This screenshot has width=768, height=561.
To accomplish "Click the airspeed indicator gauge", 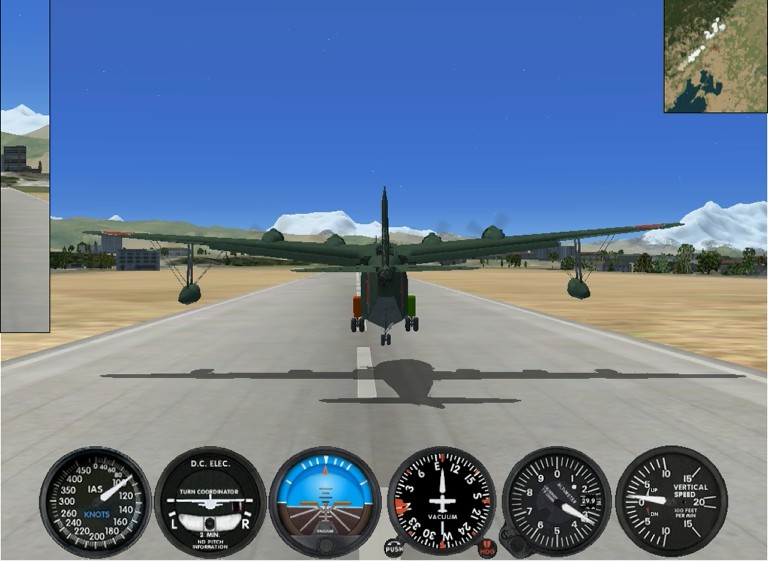I will (x=95, y=501).
